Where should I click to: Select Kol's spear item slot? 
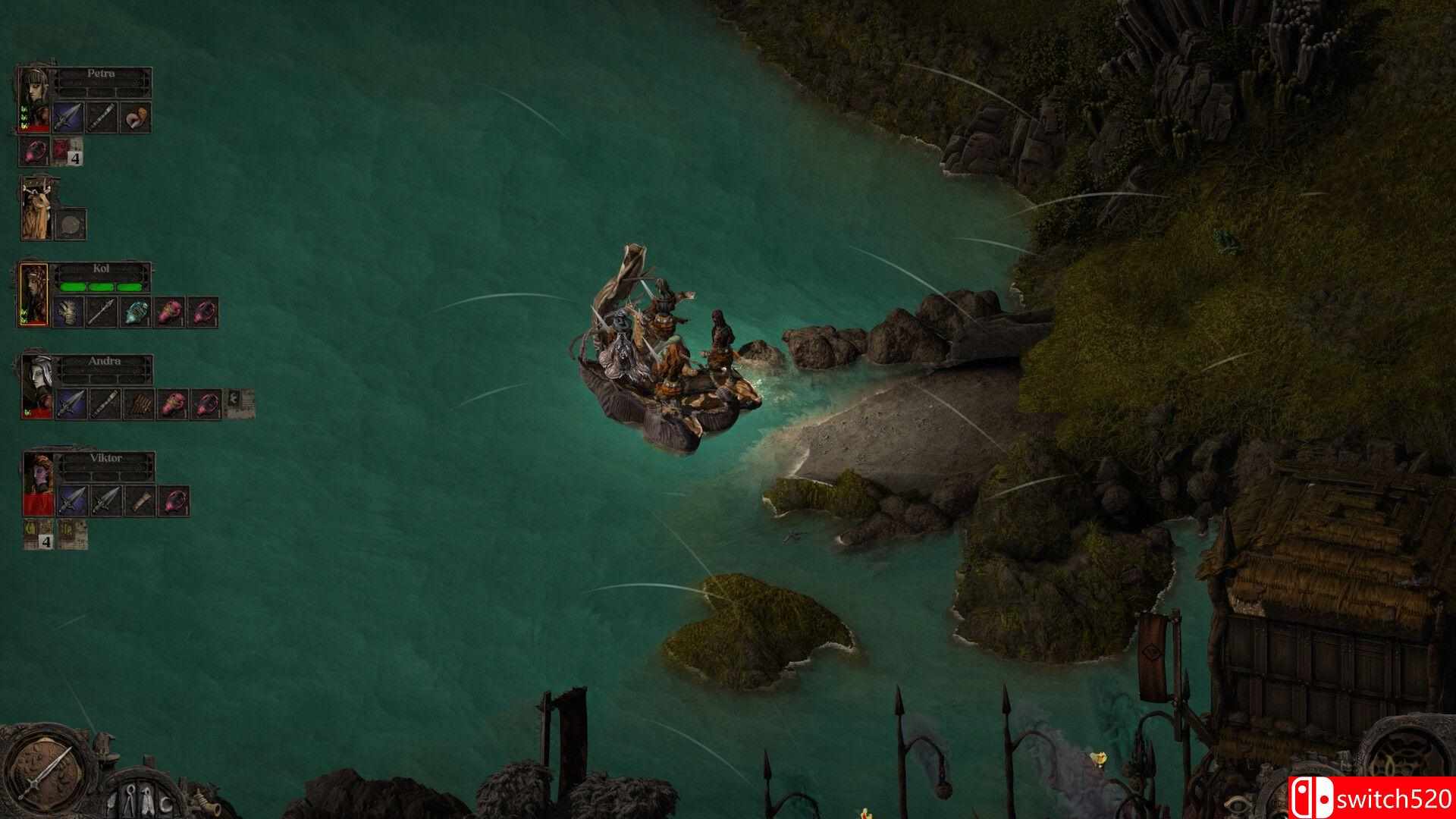point(100,311)
